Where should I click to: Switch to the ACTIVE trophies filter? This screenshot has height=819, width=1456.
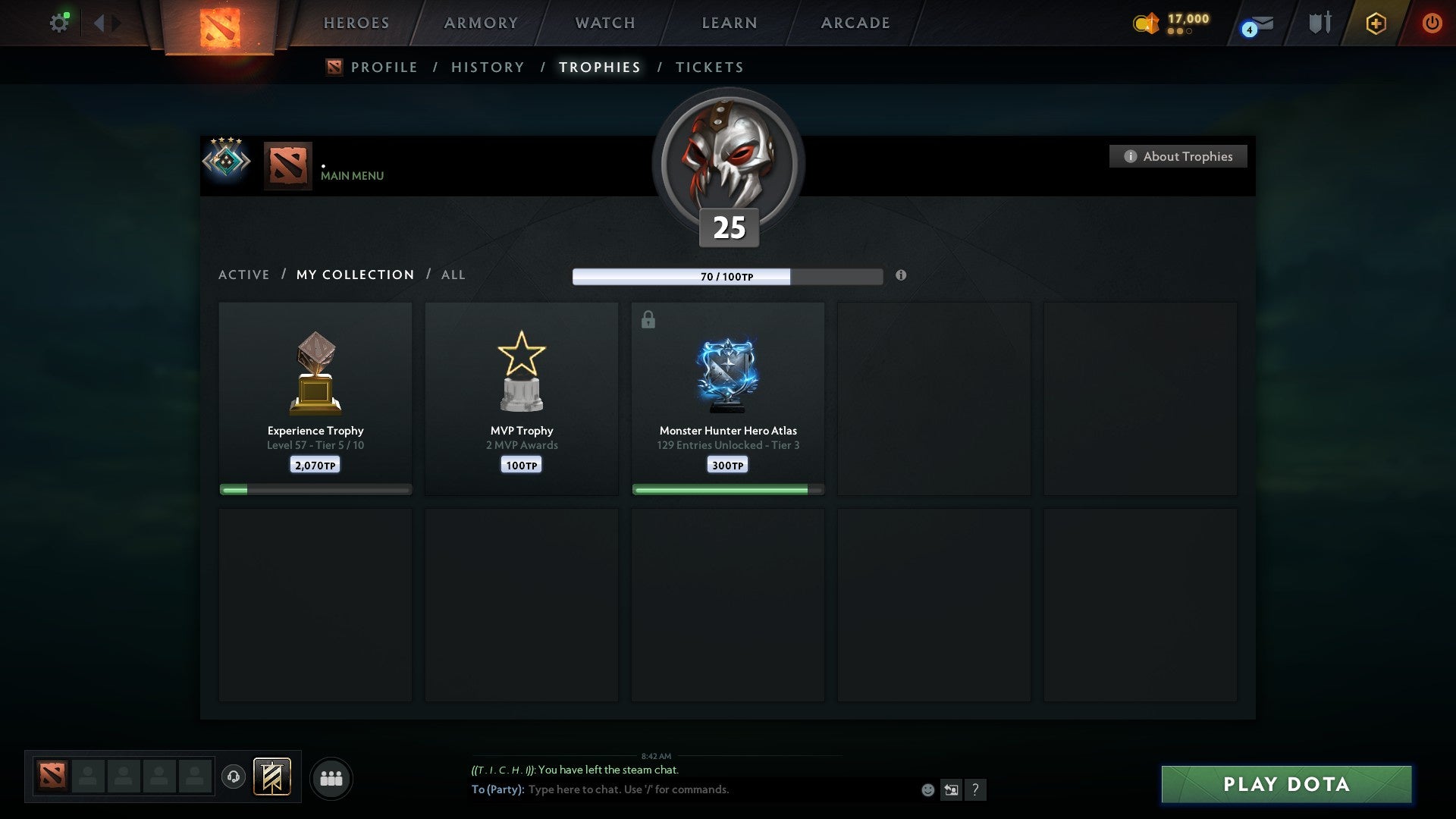[x=244, y=275]
